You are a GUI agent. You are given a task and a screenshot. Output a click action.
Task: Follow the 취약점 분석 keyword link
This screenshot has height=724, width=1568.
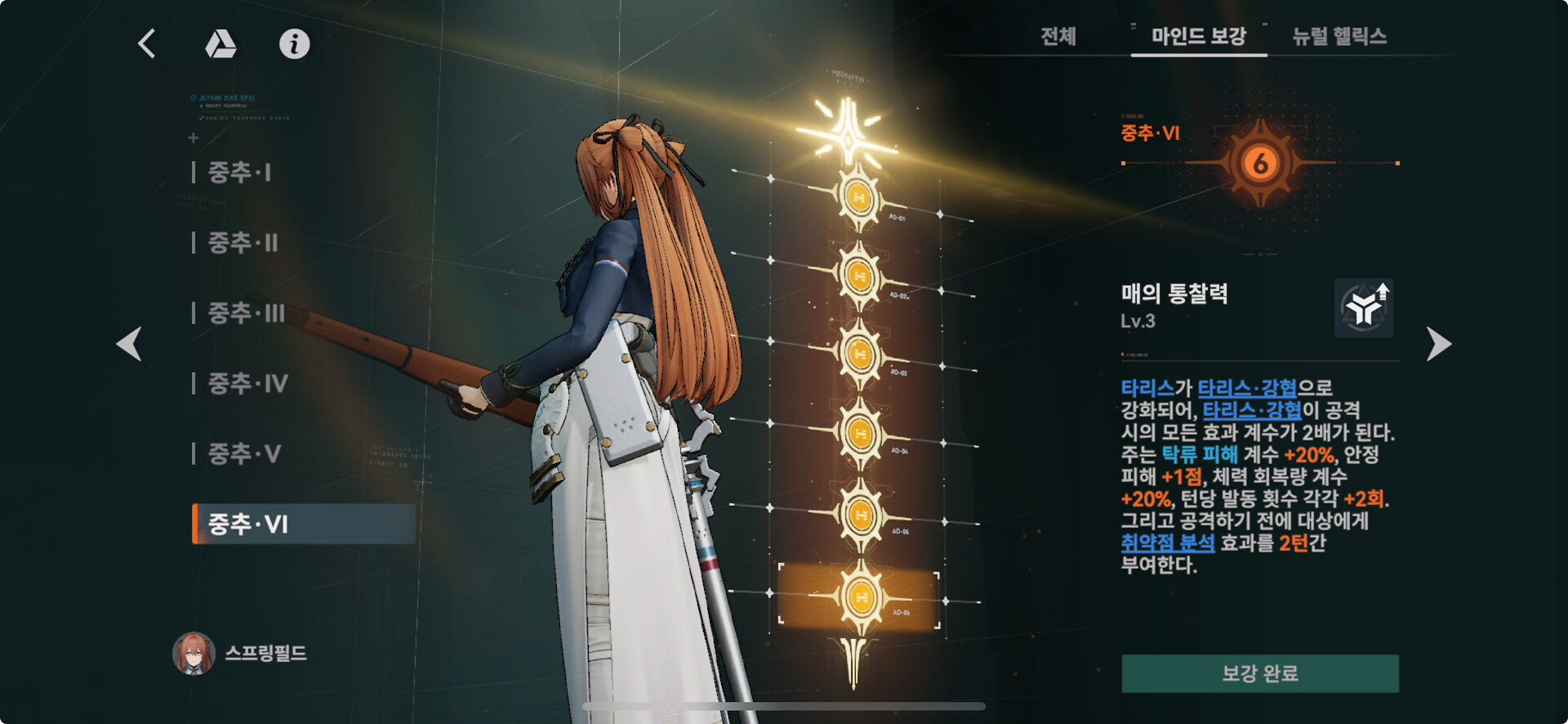click(x=1167, y=543)
